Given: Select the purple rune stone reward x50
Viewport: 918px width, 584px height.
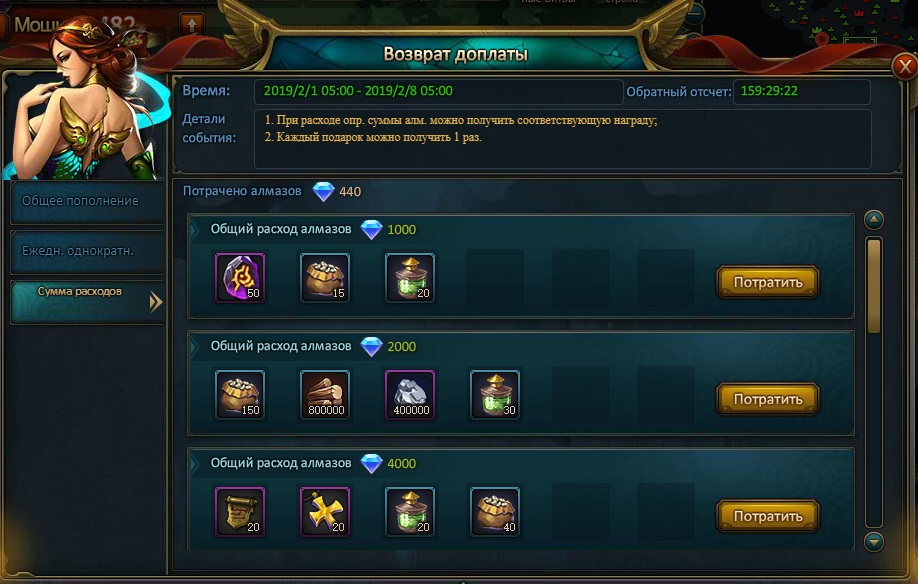Looking at the screenshot, I should point(240,278).
